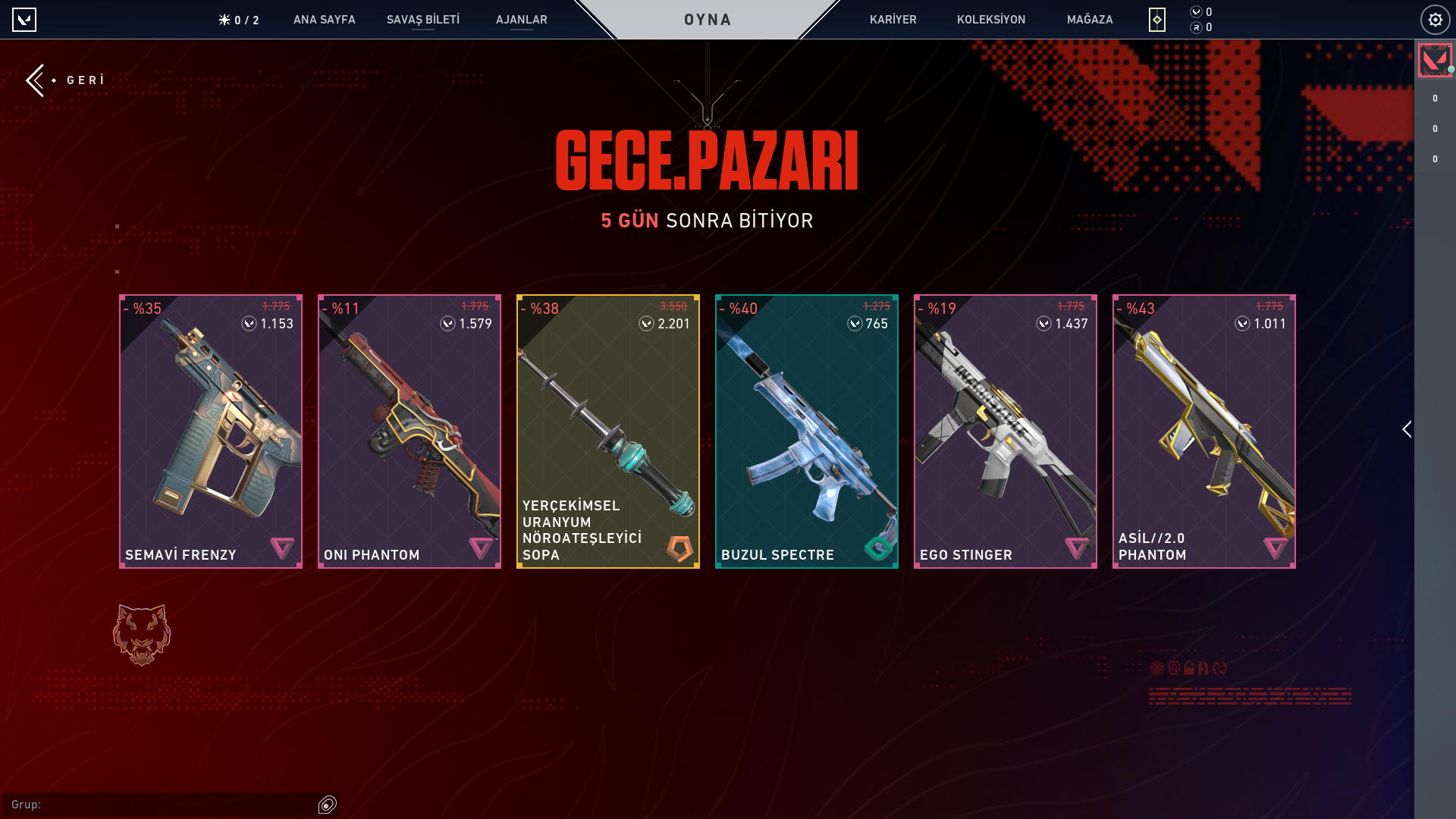1456x819 pixels.
Task: Open the Ajanlar tab
Action: click(x=521, y=20)
